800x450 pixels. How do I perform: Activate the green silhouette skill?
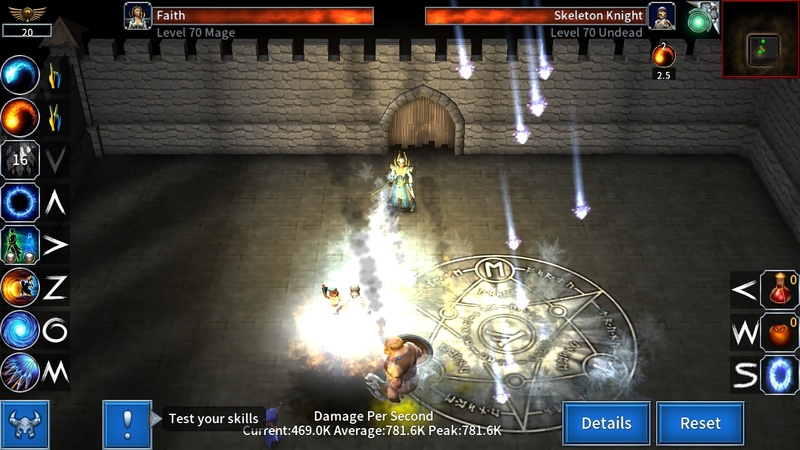tap(20, 245)
